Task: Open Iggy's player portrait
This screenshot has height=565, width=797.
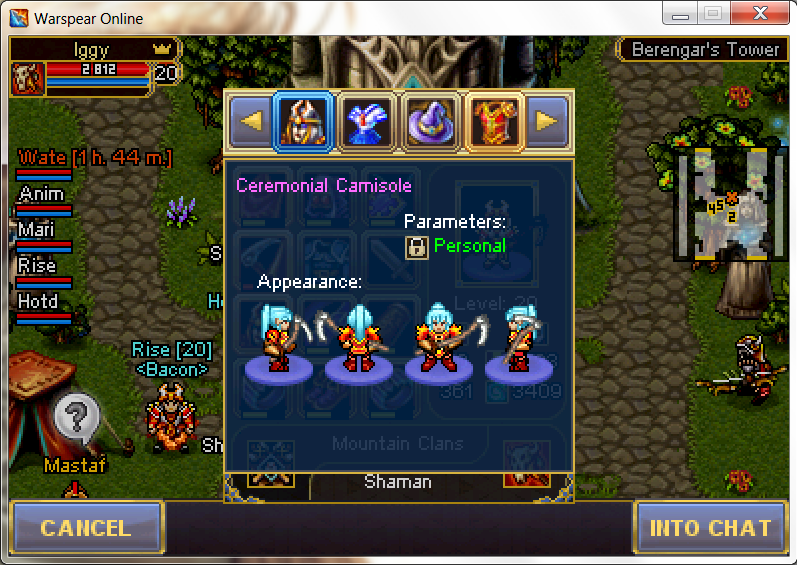Action: click(x=27, y=78)
